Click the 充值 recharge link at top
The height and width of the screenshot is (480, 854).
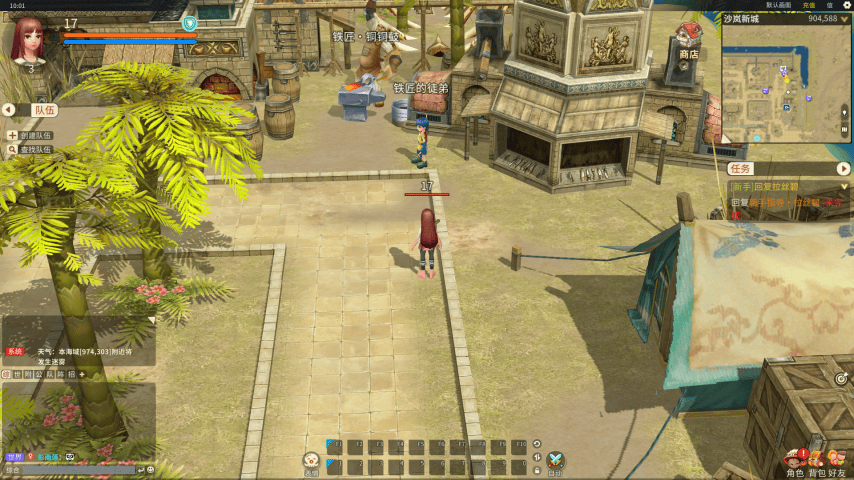pyautogui.click(x=808, y=5)
